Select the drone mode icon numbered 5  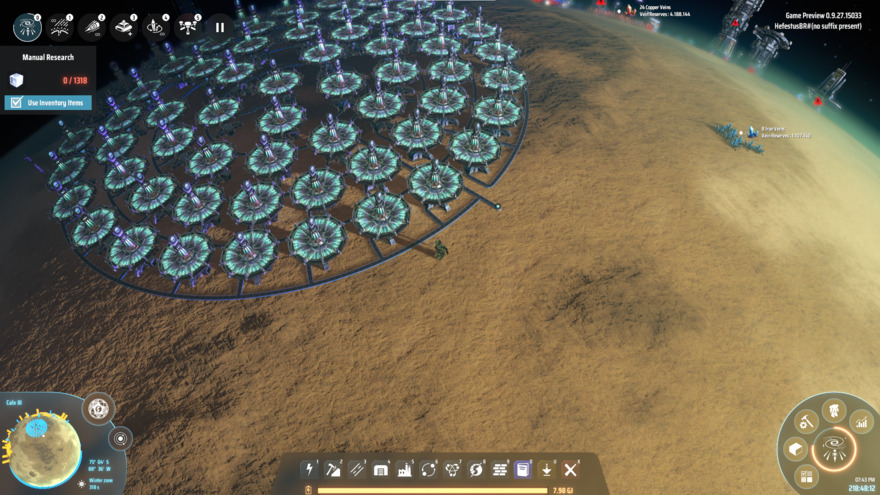187,27
